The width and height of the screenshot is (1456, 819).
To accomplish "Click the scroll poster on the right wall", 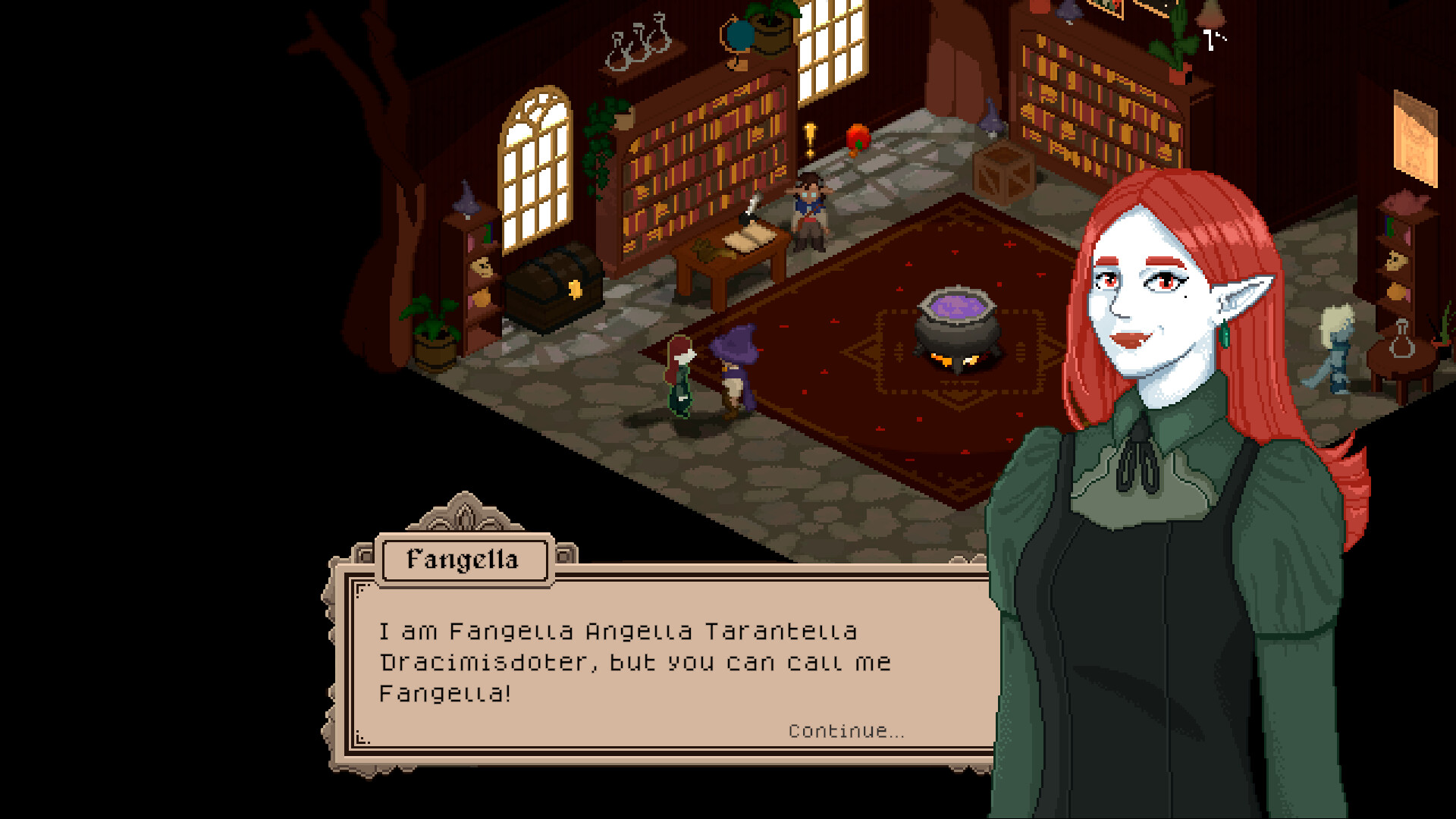I will [1415, 140].
